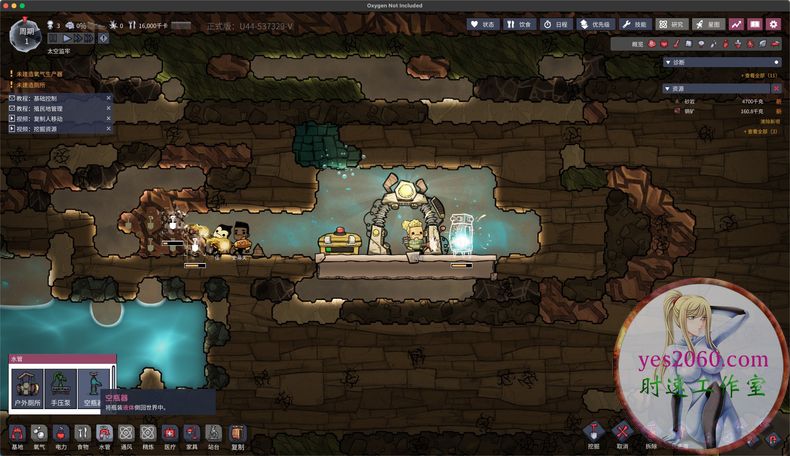This screenshot has height=456, width=790.
Task: Open the 星图 (Starmap) screen
Action: point(708,24)
